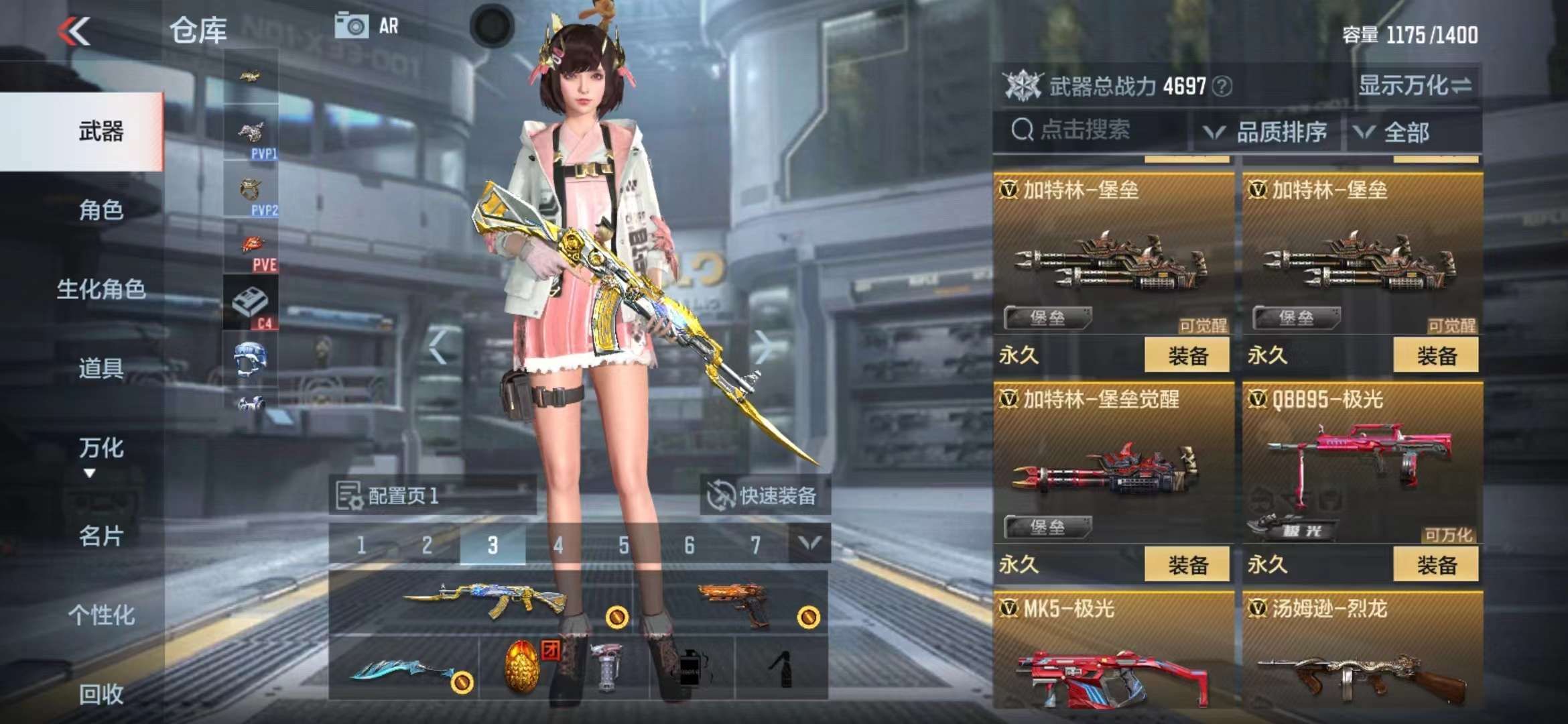Open the 名片 category
The image size is (1568, 724).
(x=101, y=536)
